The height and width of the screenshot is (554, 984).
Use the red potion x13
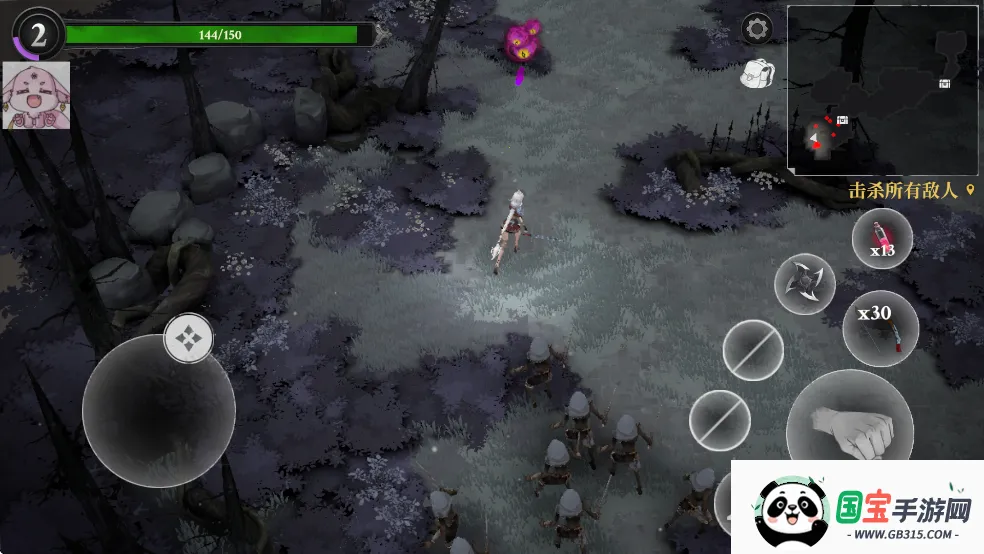882,241
